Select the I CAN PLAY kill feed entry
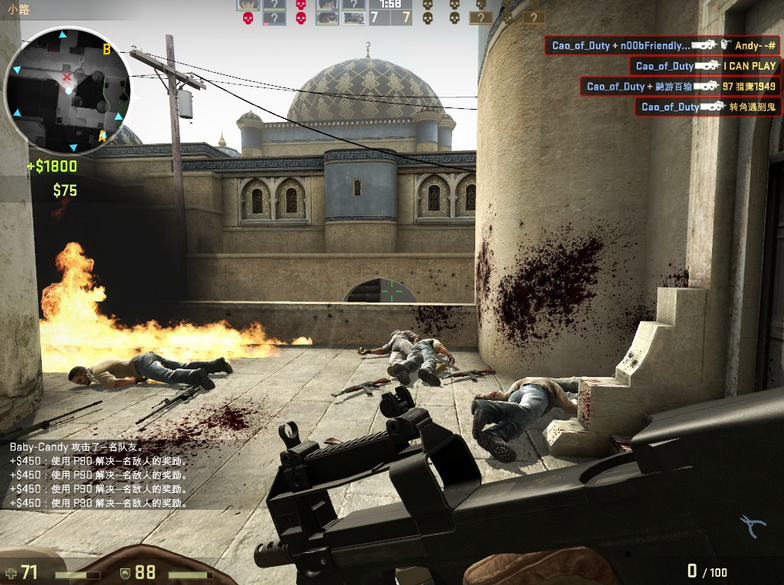 (706, 66)
